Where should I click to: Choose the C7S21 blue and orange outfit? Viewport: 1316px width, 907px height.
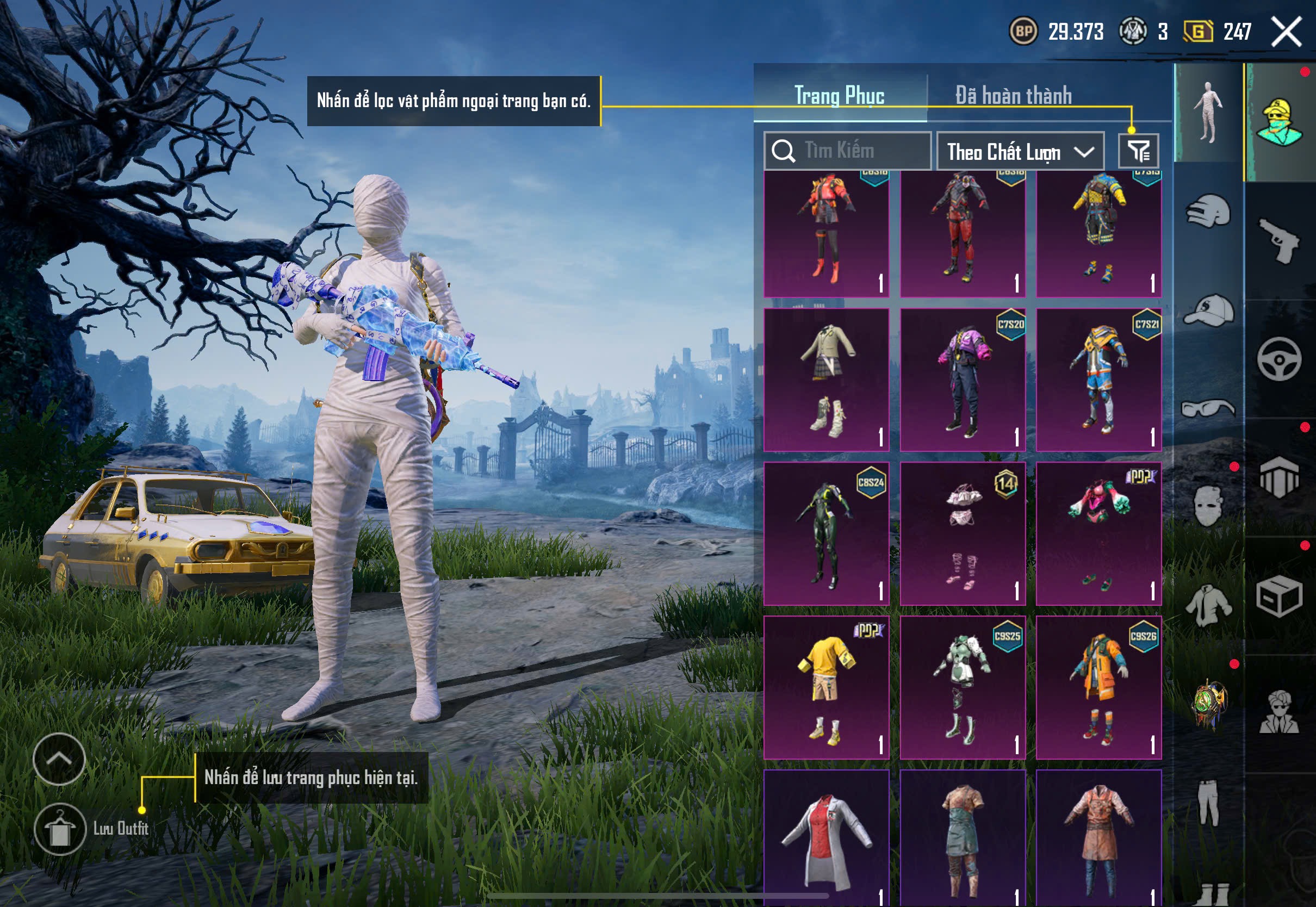pos(1098,380)
